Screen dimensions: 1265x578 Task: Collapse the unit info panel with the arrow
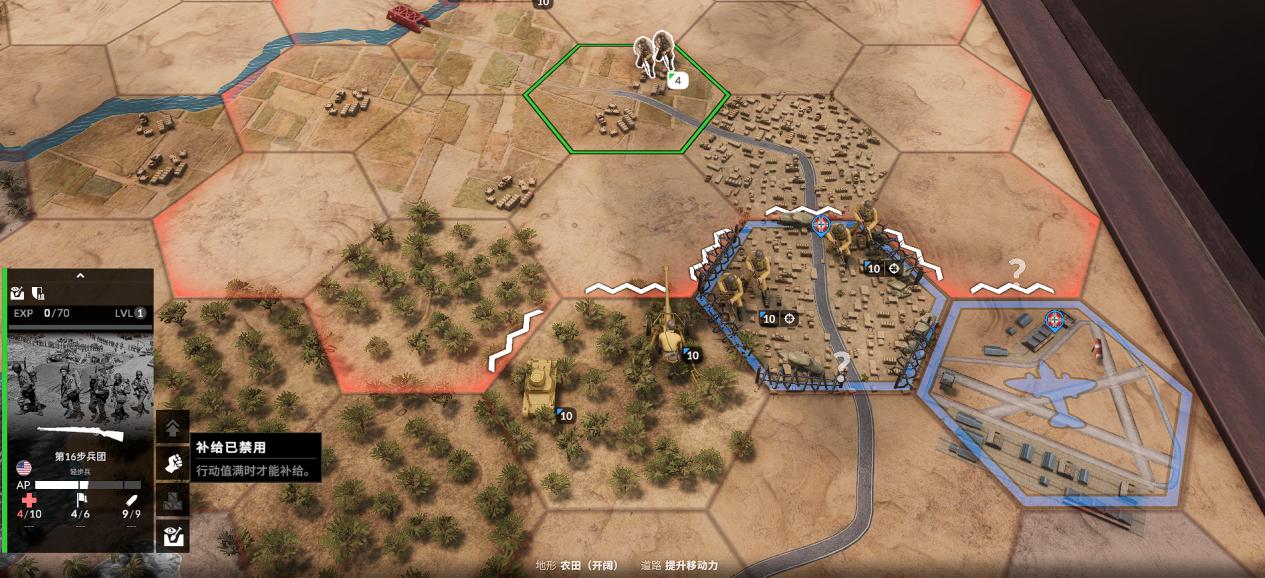point(80,276)
